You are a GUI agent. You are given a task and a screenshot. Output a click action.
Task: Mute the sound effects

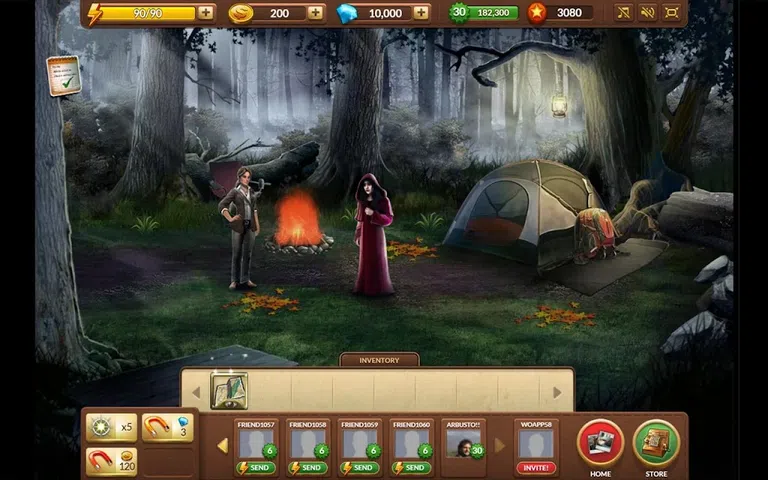647,13
